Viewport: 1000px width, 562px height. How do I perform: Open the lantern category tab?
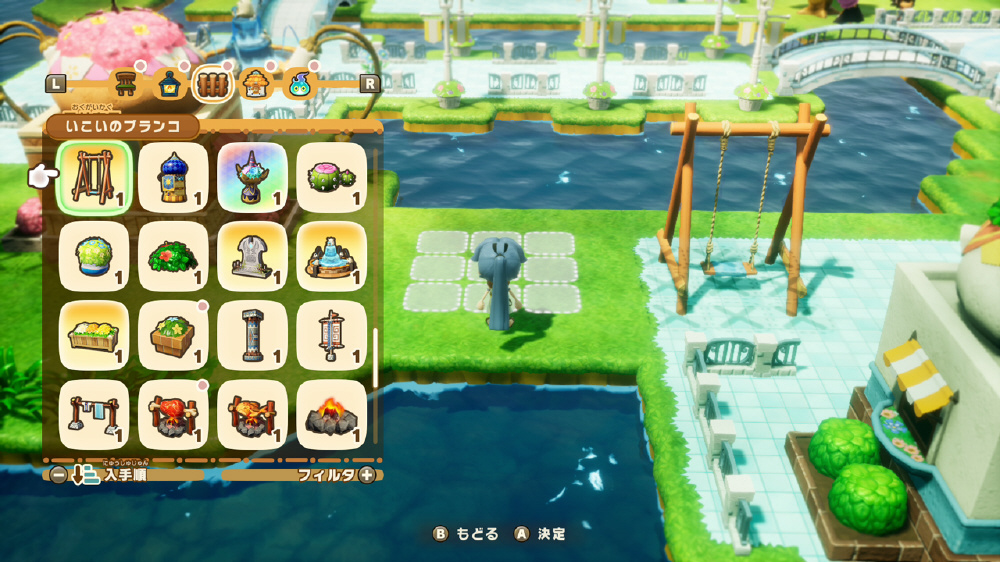click(168, 84)
